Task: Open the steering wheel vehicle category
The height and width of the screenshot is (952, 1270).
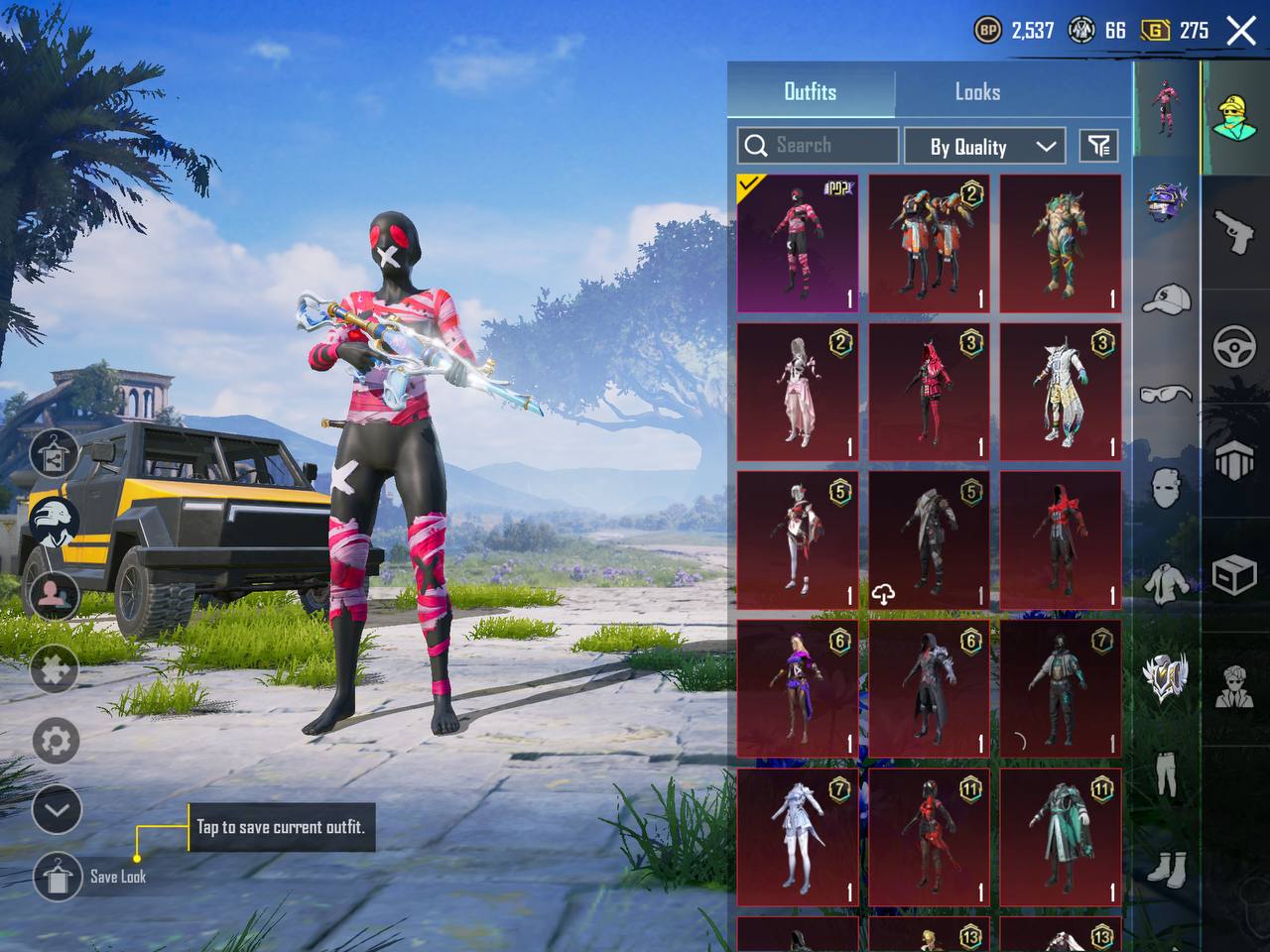Action: (x=1235, y=346)
